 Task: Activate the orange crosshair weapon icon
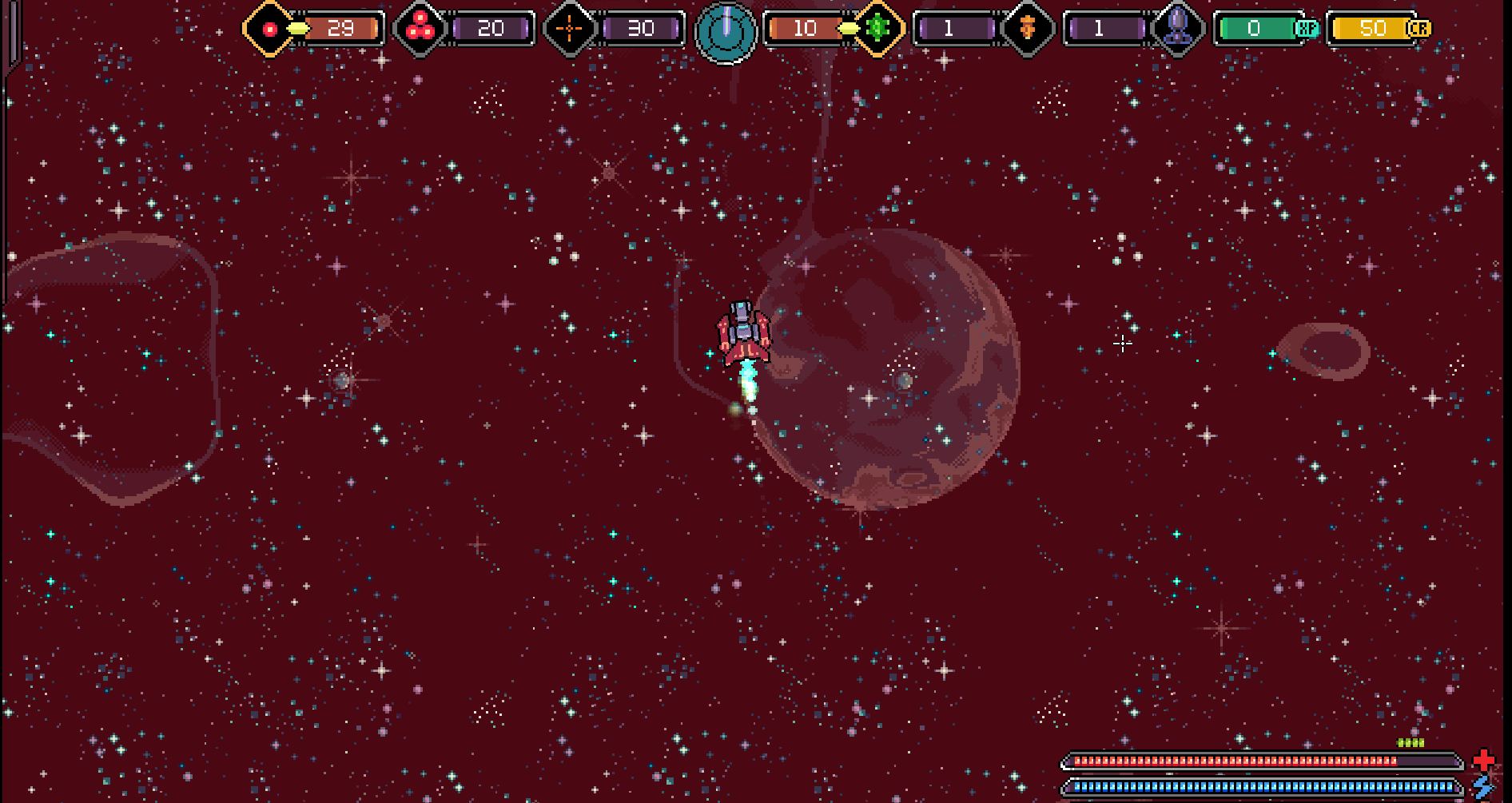click(x=569, y=29)
